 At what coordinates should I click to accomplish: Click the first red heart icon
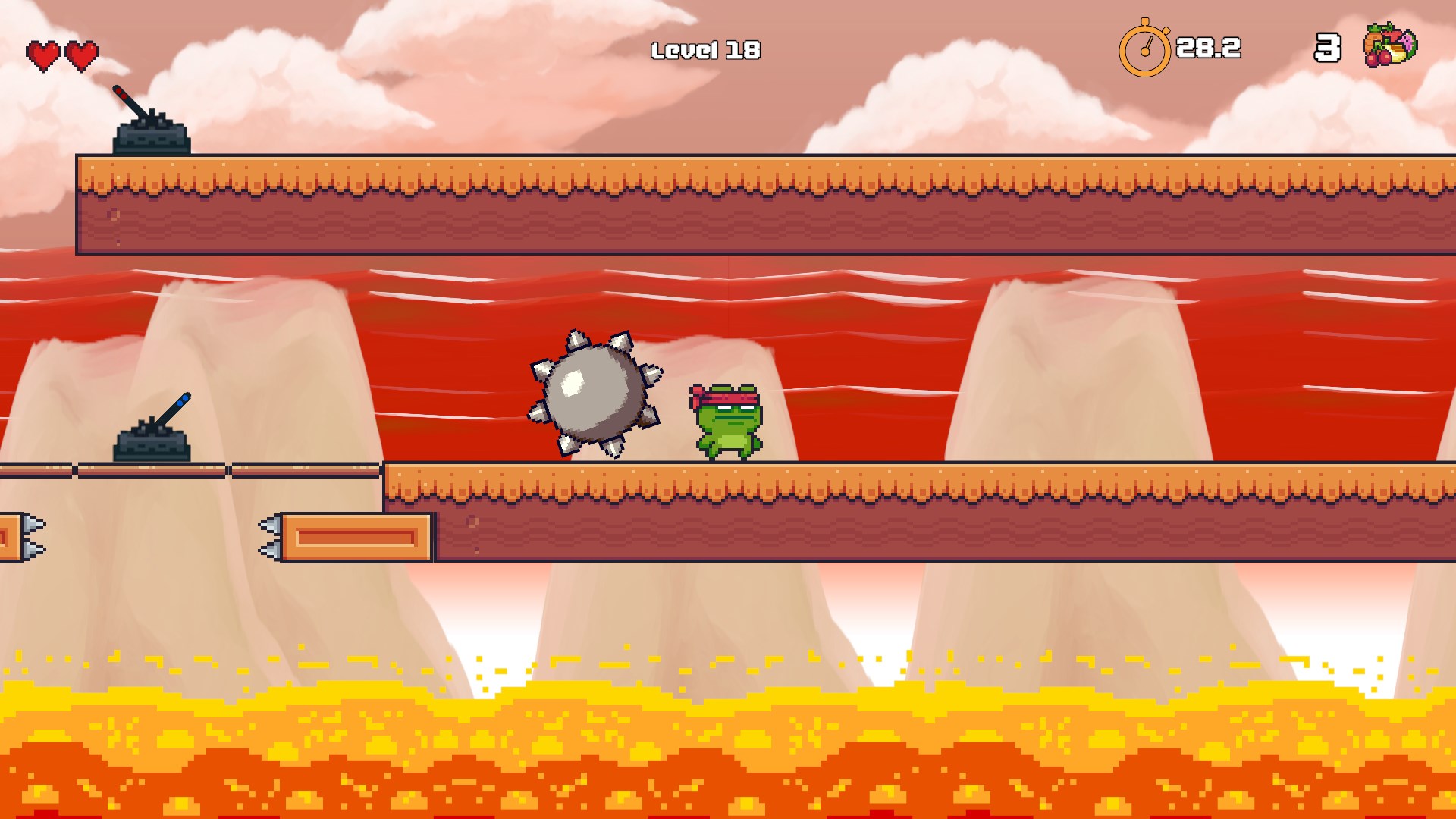tap(42, 54)
